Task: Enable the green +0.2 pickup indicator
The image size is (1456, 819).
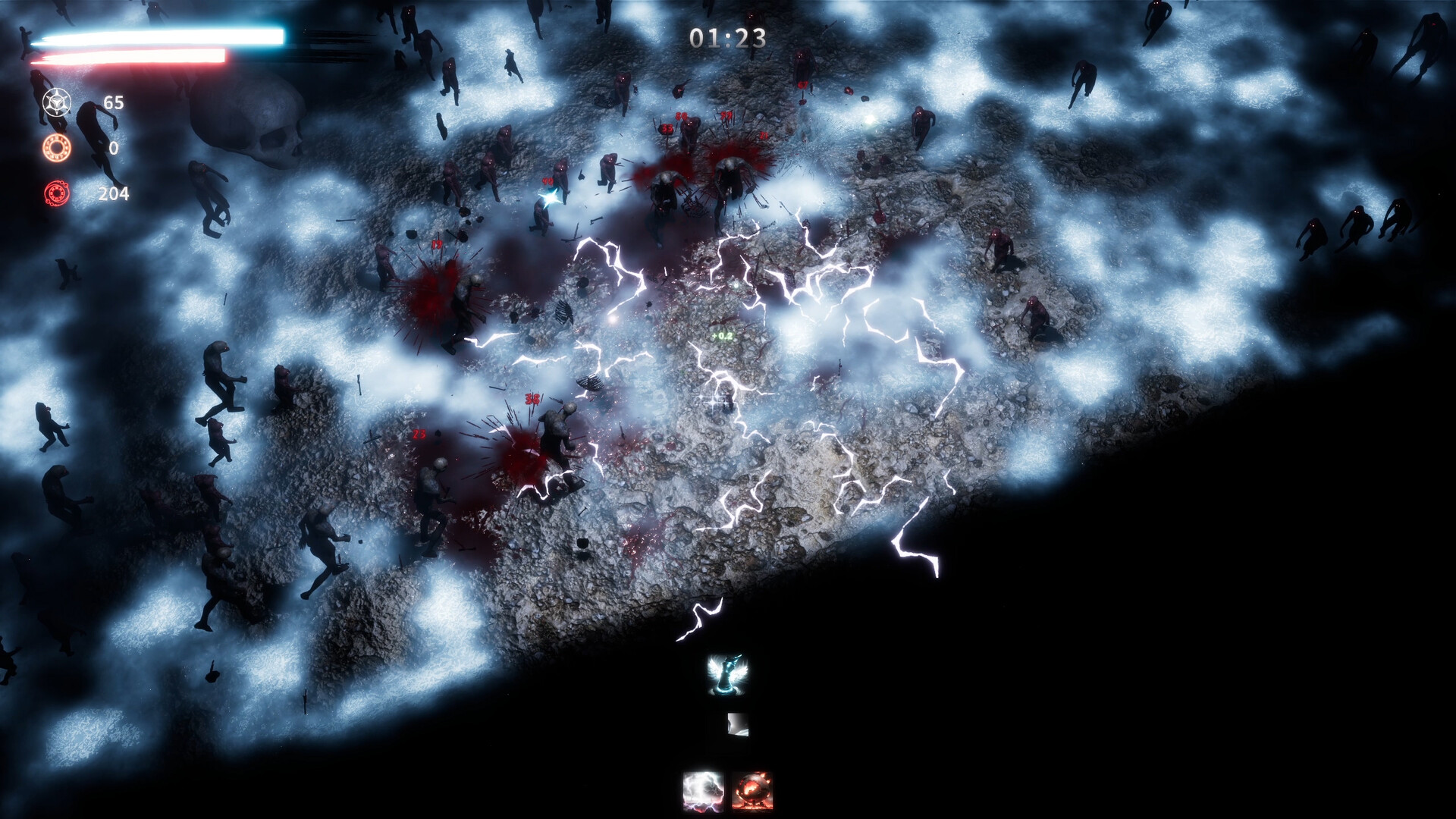Action: point(720,337)
